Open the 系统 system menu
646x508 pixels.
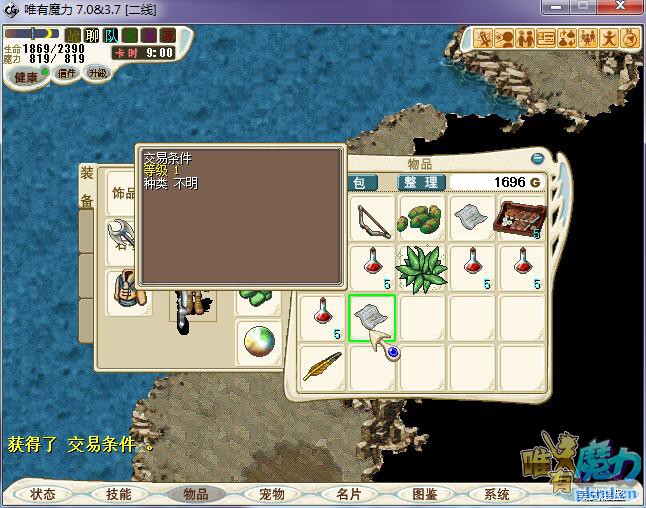pos(497,494)
